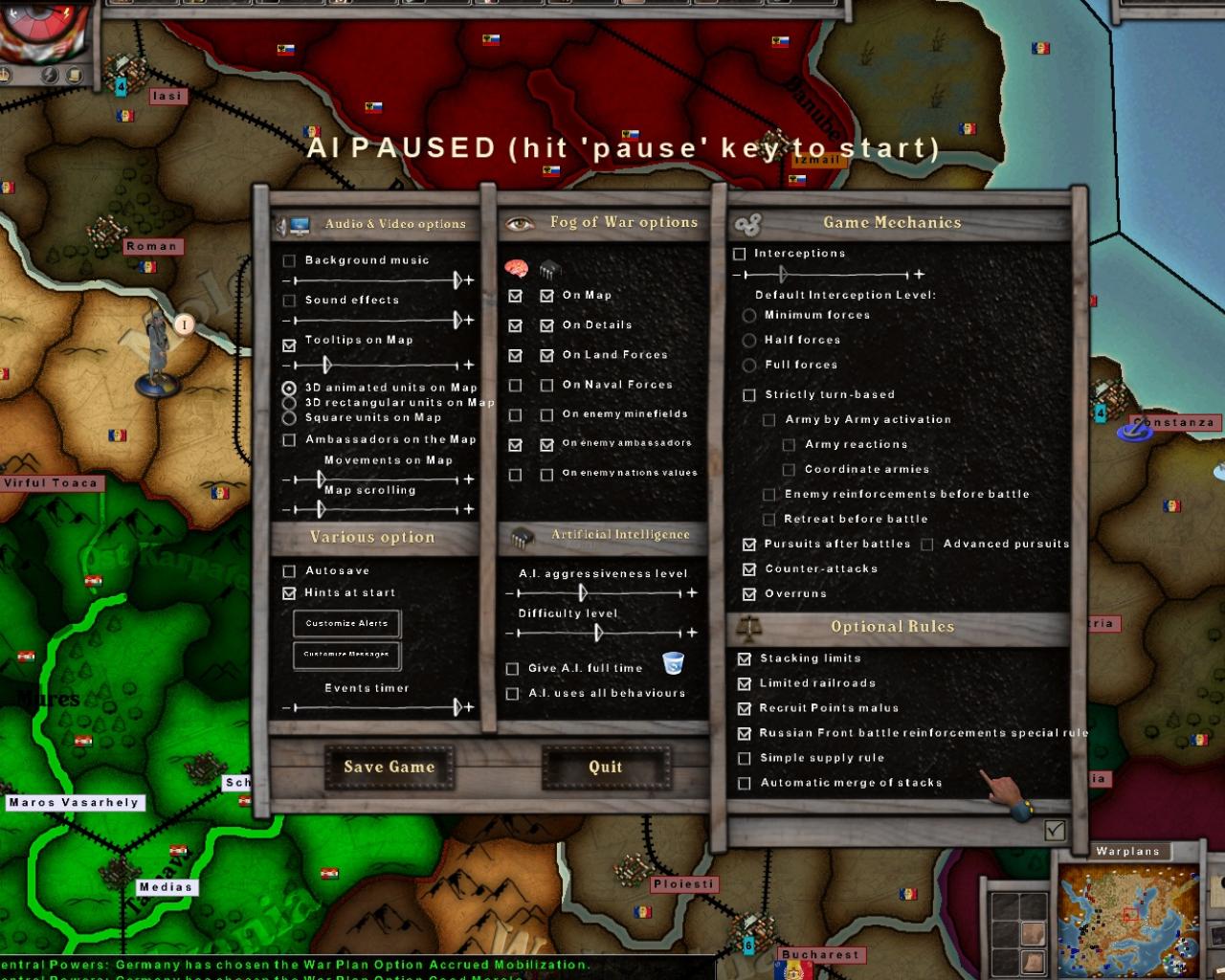Select Square units on Map option
The width and height of the screenshot is (1225, 980).
tap(288, 417)
